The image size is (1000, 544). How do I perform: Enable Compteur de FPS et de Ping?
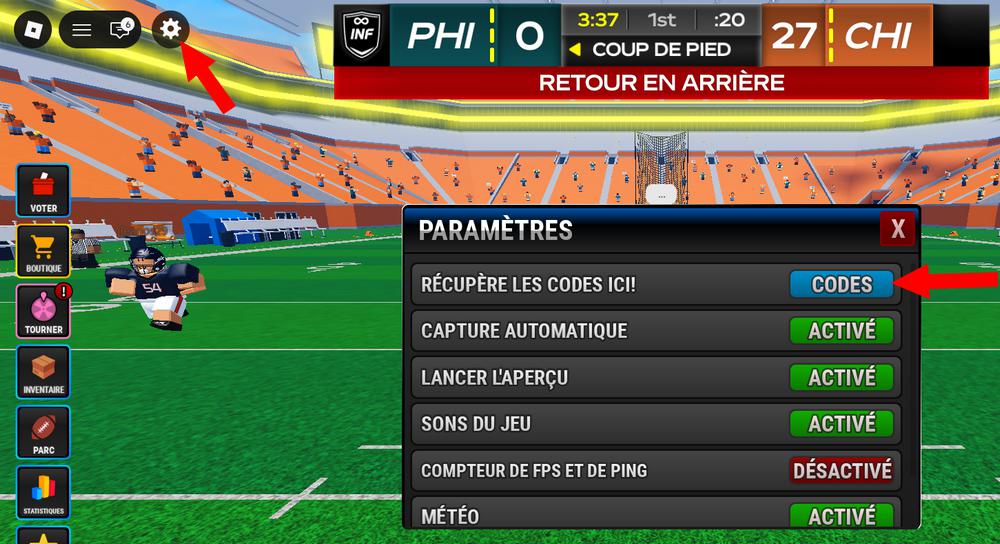point(841,470)
